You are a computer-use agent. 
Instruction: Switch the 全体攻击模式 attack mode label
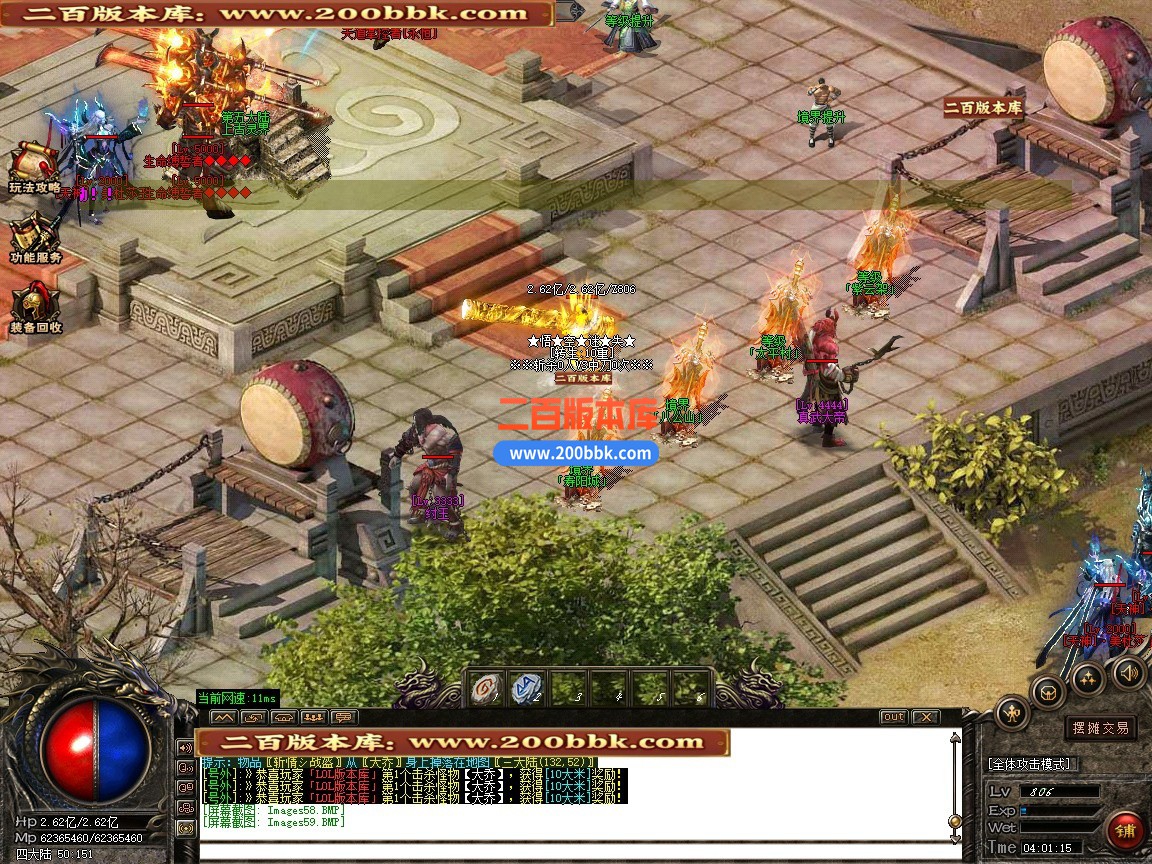(x=1032, y=764)
